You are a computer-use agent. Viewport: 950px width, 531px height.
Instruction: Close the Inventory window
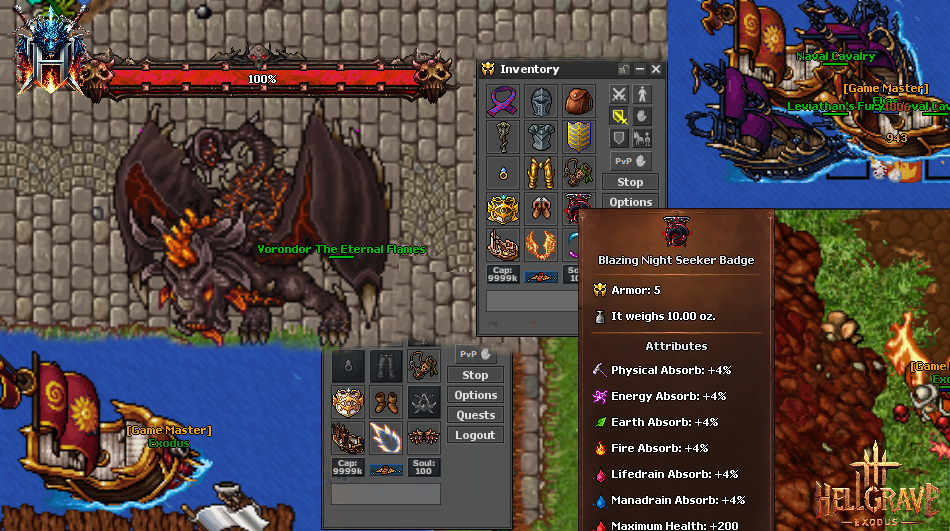(656, 69)
